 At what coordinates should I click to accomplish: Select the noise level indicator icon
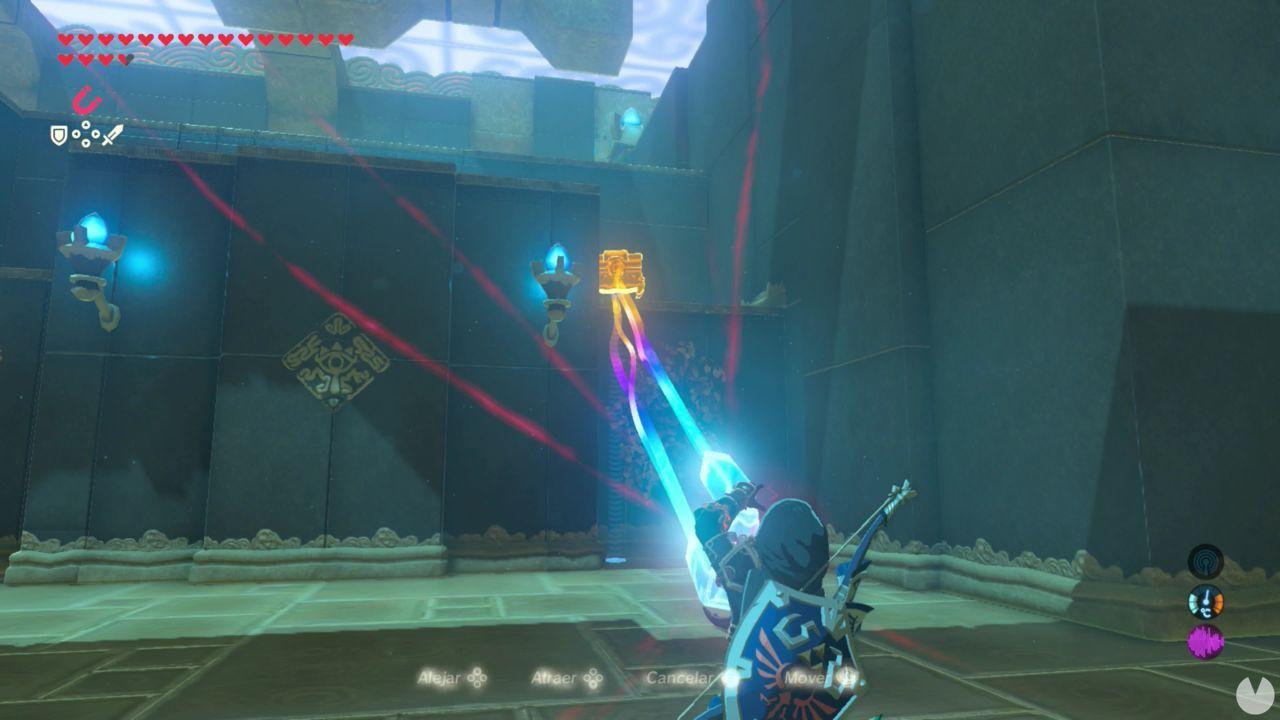click(1206, 640)
